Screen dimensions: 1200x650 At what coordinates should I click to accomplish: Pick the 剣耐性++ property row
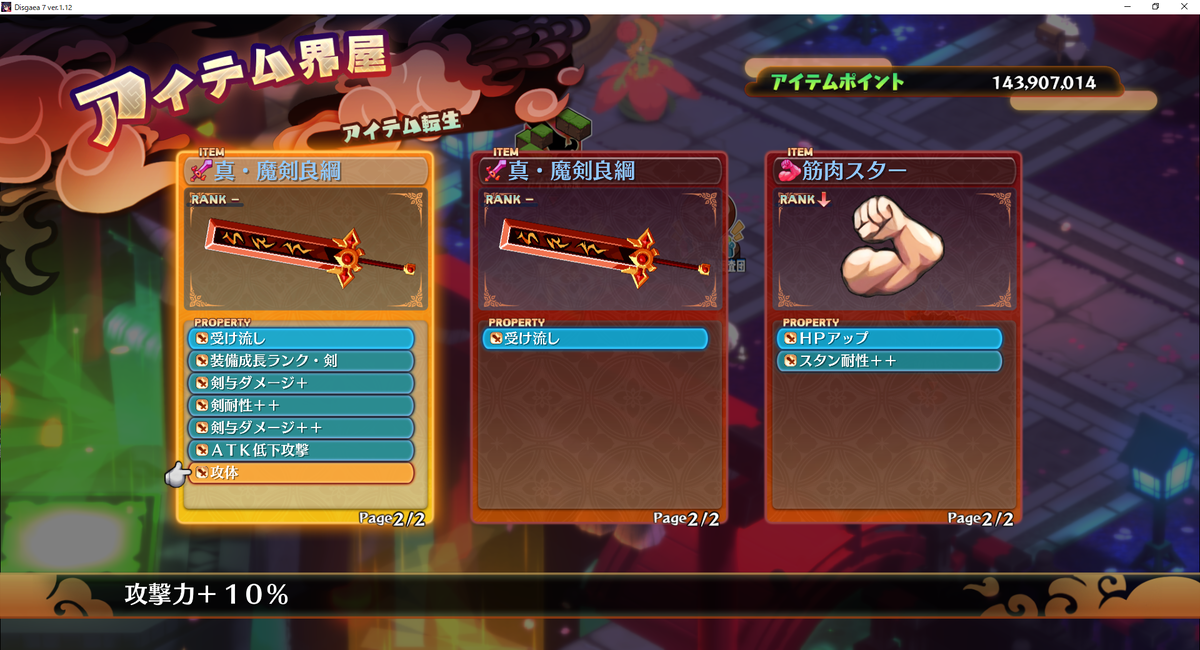300,405
